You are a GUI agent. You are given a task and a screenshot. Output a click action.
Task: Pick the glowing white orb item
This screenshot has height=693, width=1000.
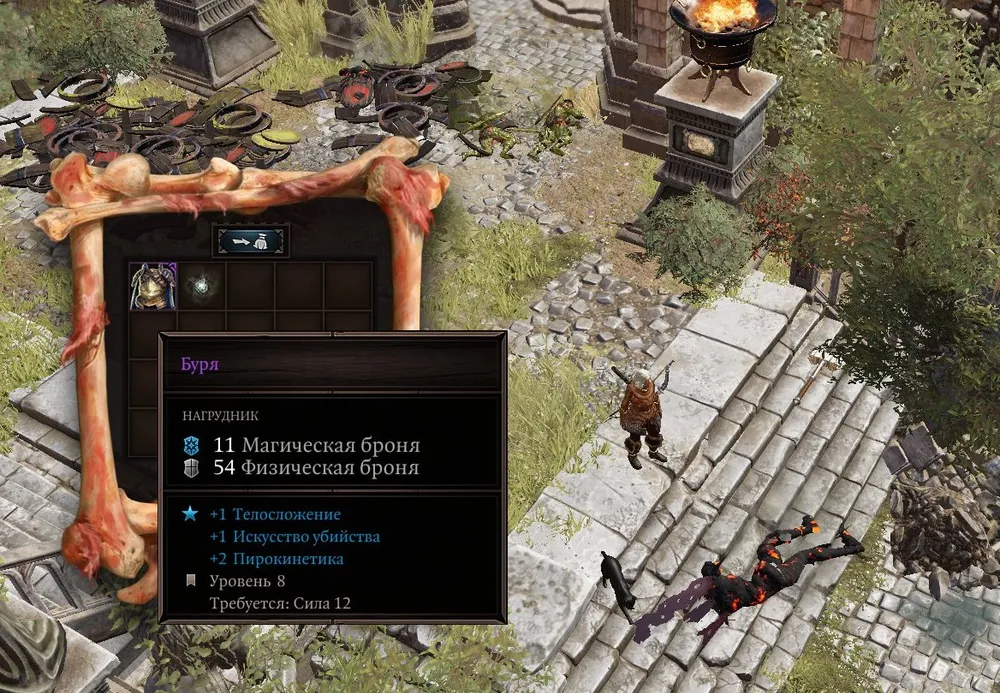(x=202, y=286)
